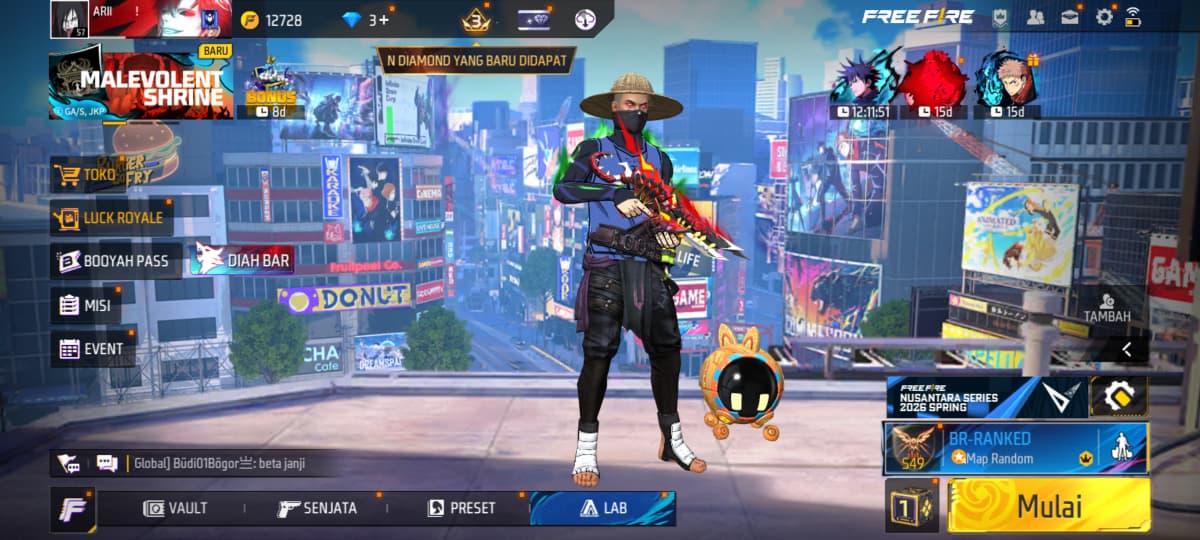Switch to the Vault tab
The height and width of the screenshot is (540, 1200).
click(x=176, y=508)
